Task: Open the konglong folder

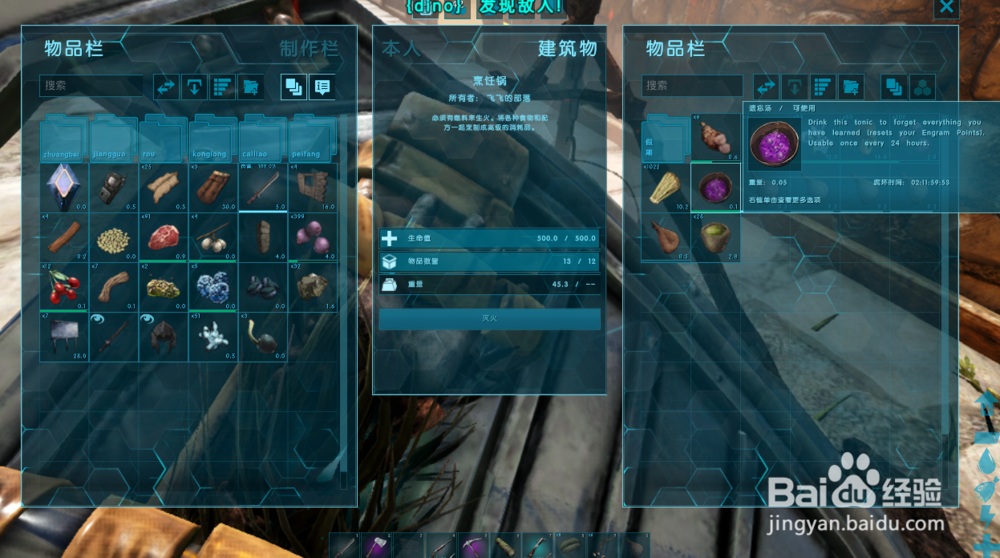Action: pyautogui.click(x=213, y=142)
